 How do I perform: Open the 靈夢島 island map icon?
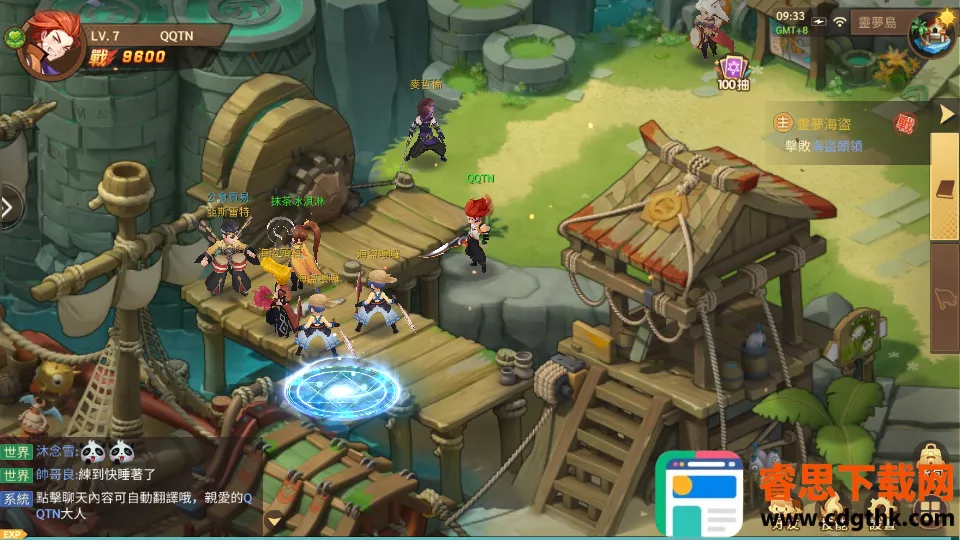click(932, 30)
